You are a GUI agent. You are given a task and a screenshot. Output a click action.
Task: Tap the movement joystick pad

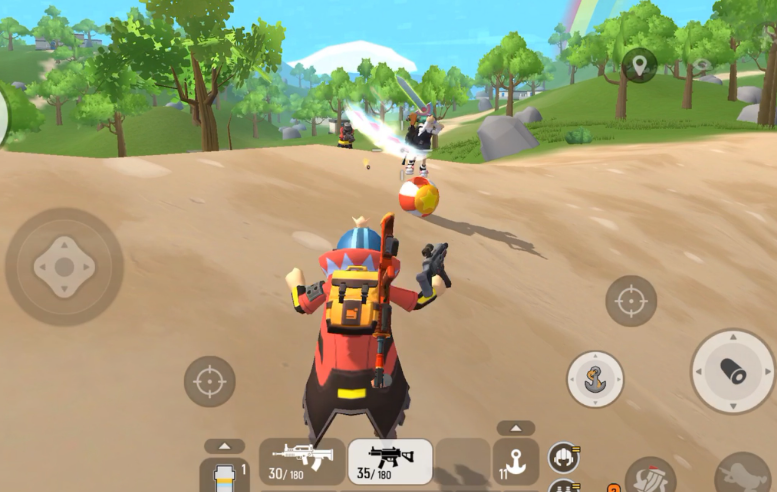pyautogui.click(x=64, y=267)
